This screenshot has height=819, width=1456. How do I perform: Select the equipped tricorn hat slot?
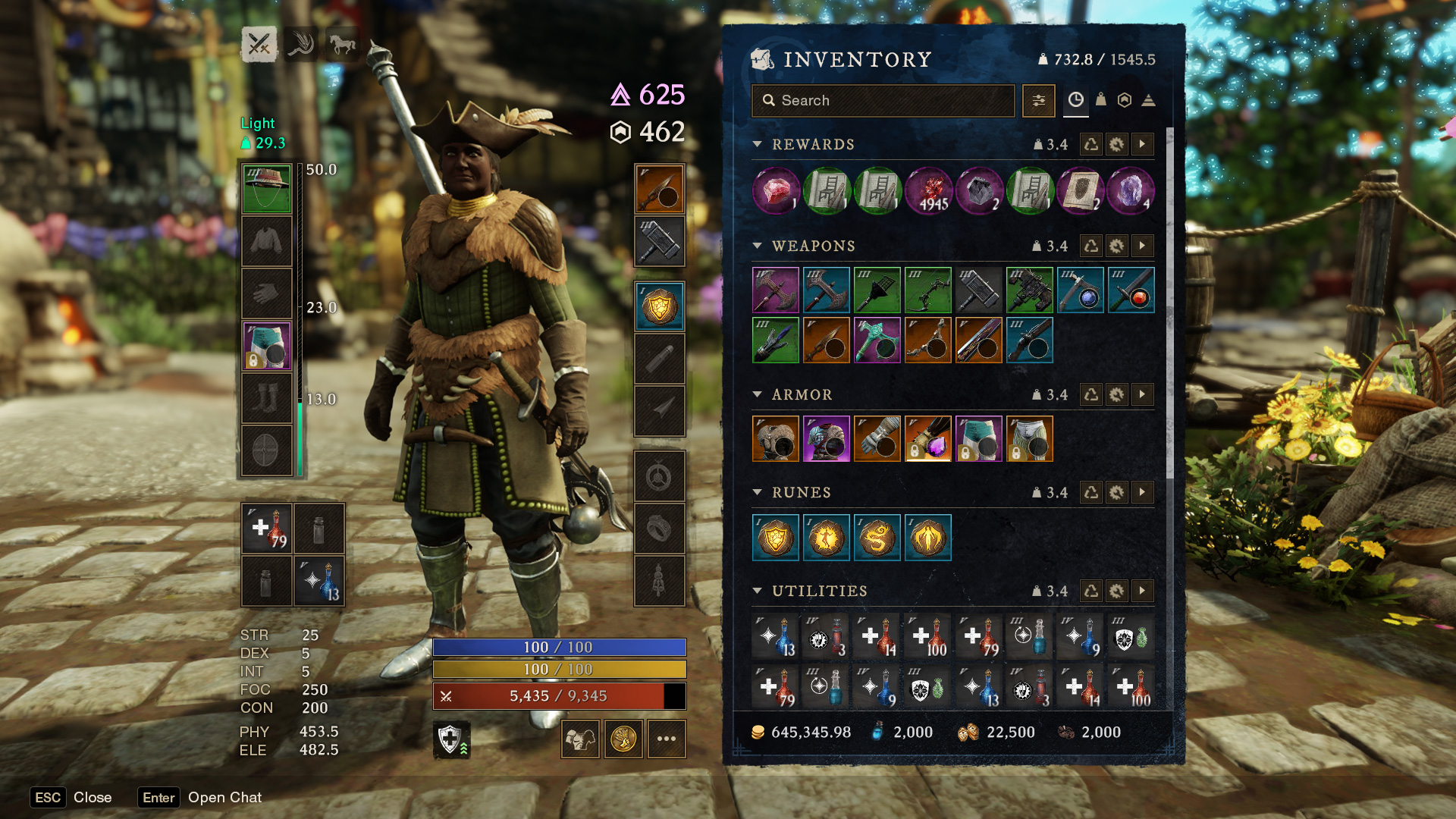click(266, 188)
